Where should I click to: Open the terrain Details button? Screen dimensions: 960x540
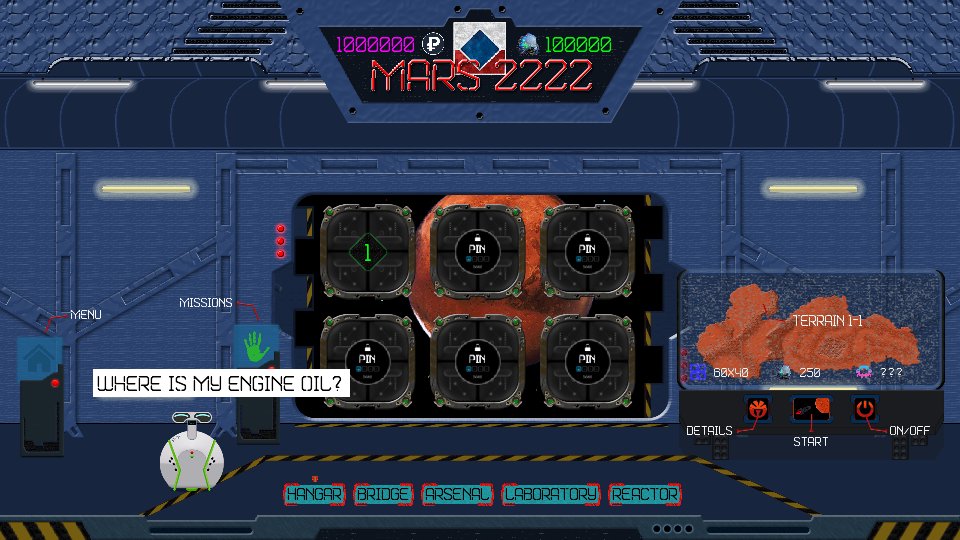(758, 408)
